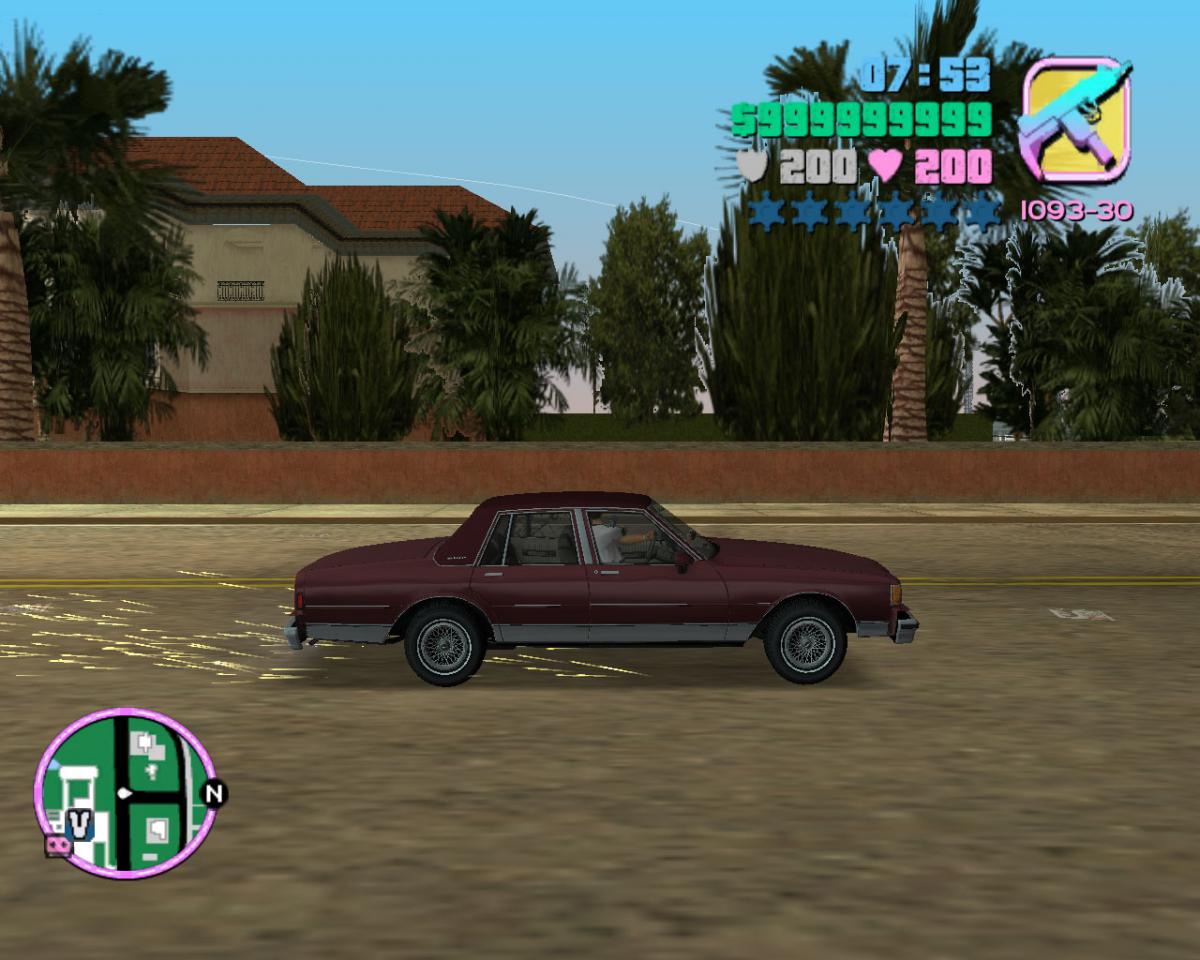1200x960 pixels.
Task: Select the V mansion marker on radar
Action: [79, 825]
